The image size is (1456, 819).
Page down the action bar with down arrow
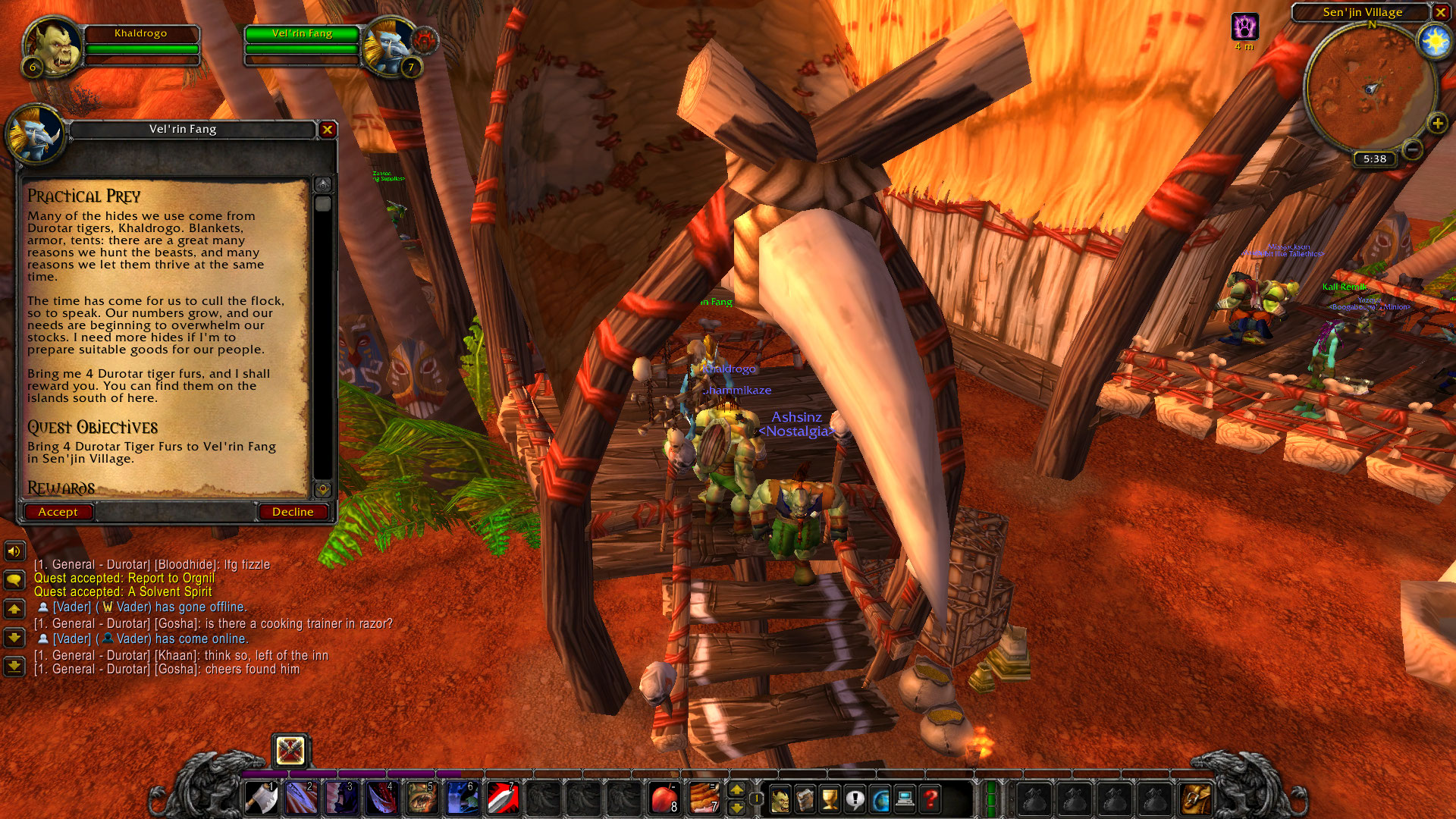[x=737, y=806]
